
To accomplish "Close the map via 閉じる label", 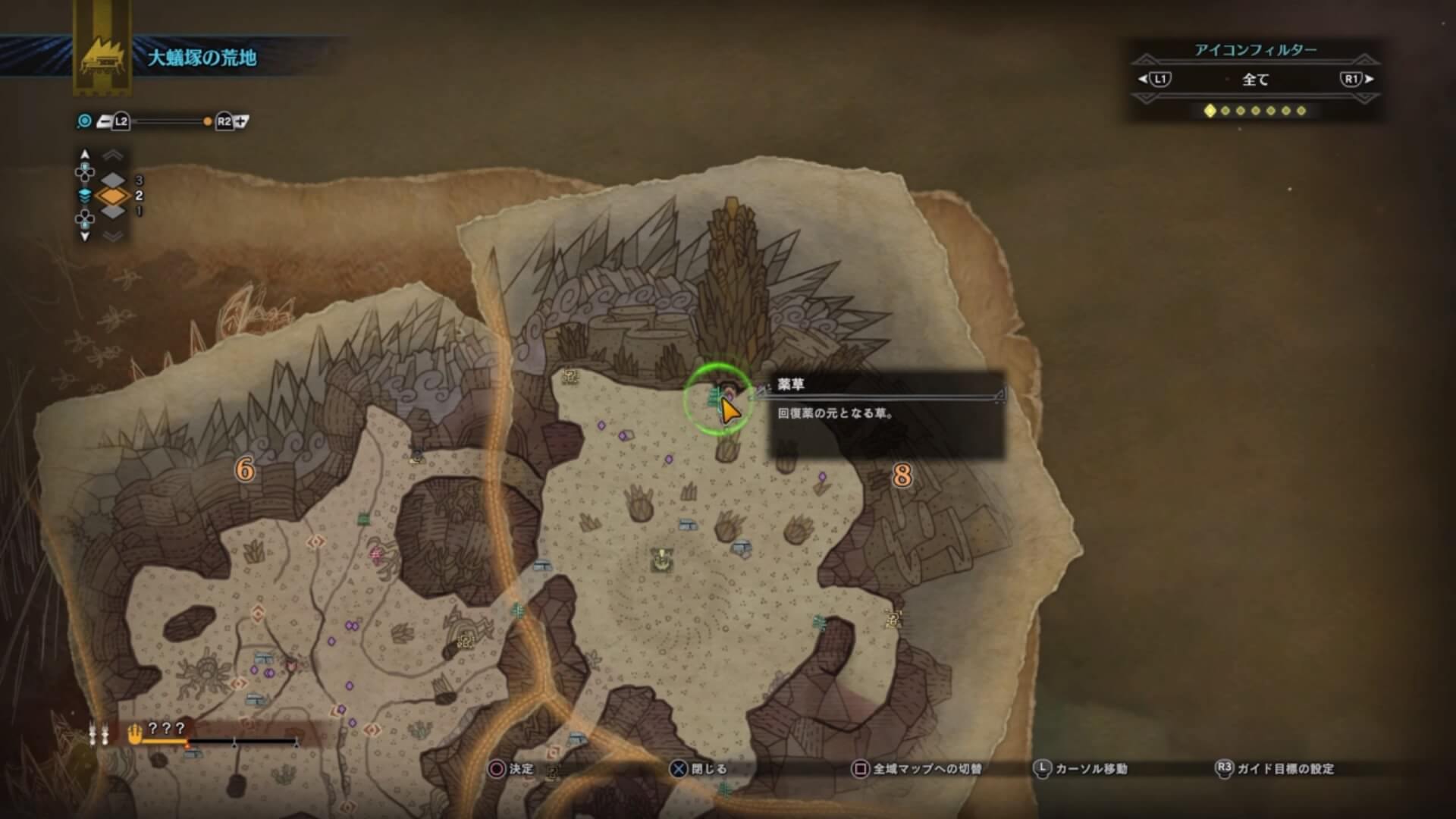I will (x=708, y=769).
